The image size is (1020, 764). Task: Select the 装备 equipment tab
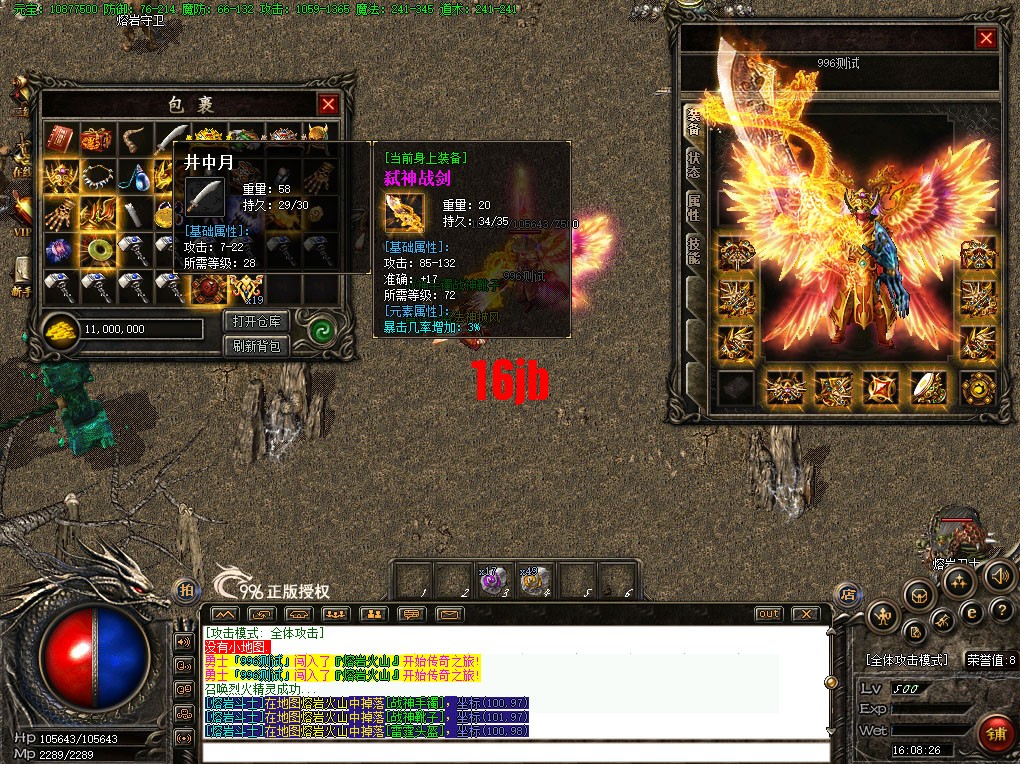(692, 122)
